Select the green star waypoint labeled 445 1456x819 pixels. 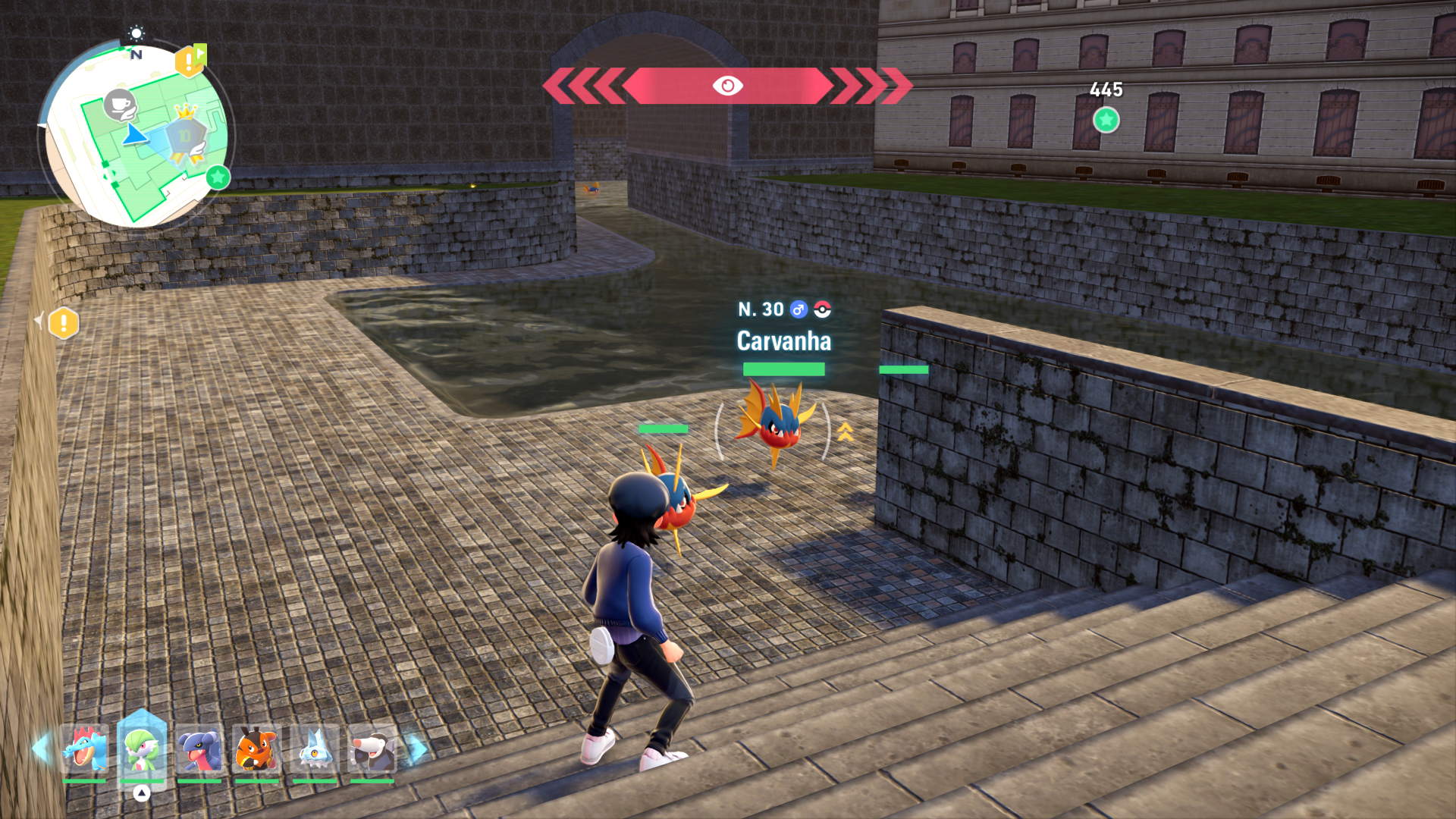click(x=1106, y=120)
